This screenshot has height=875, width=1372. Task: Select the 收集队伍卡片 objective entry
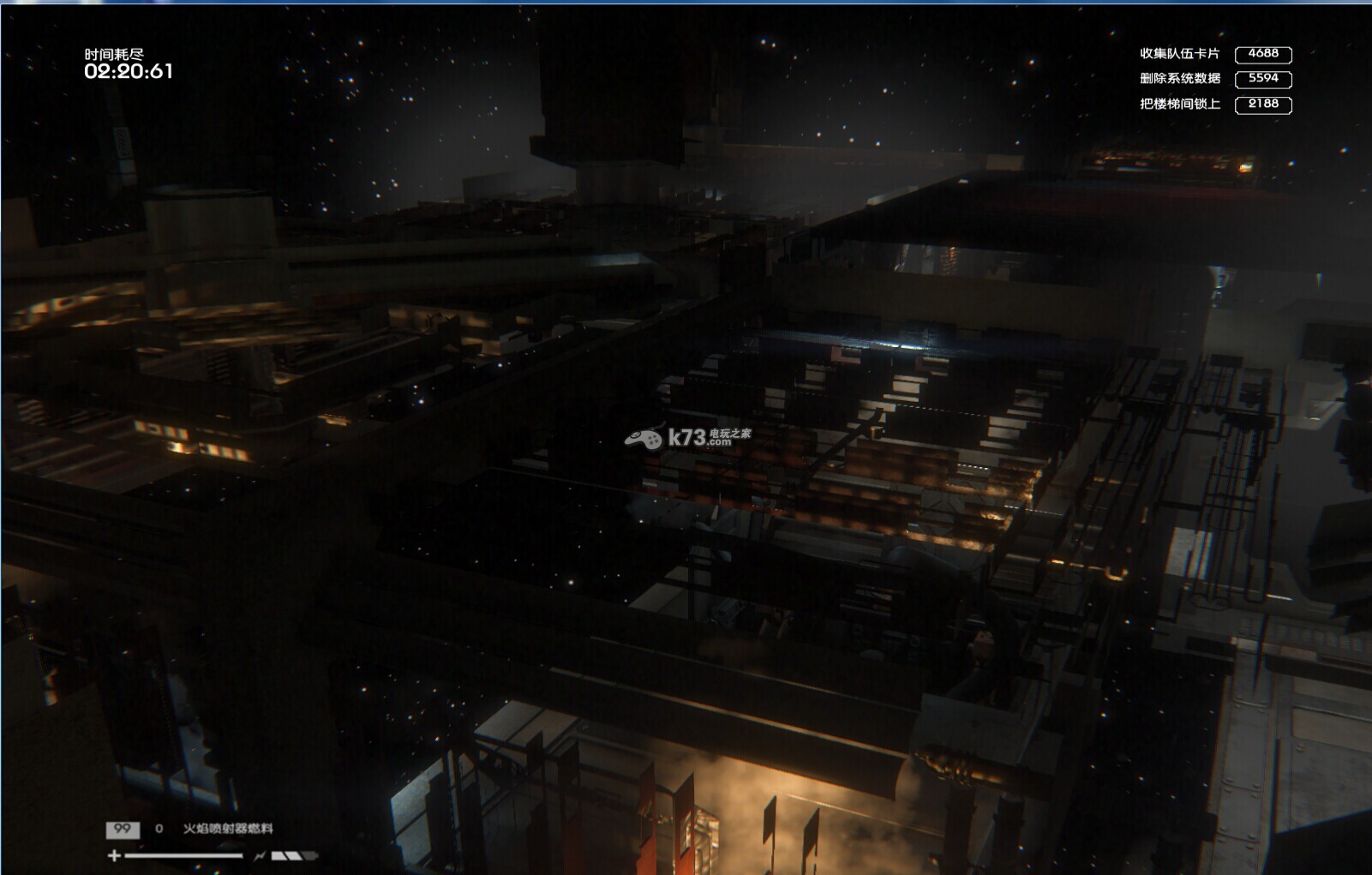point(1179,54)
